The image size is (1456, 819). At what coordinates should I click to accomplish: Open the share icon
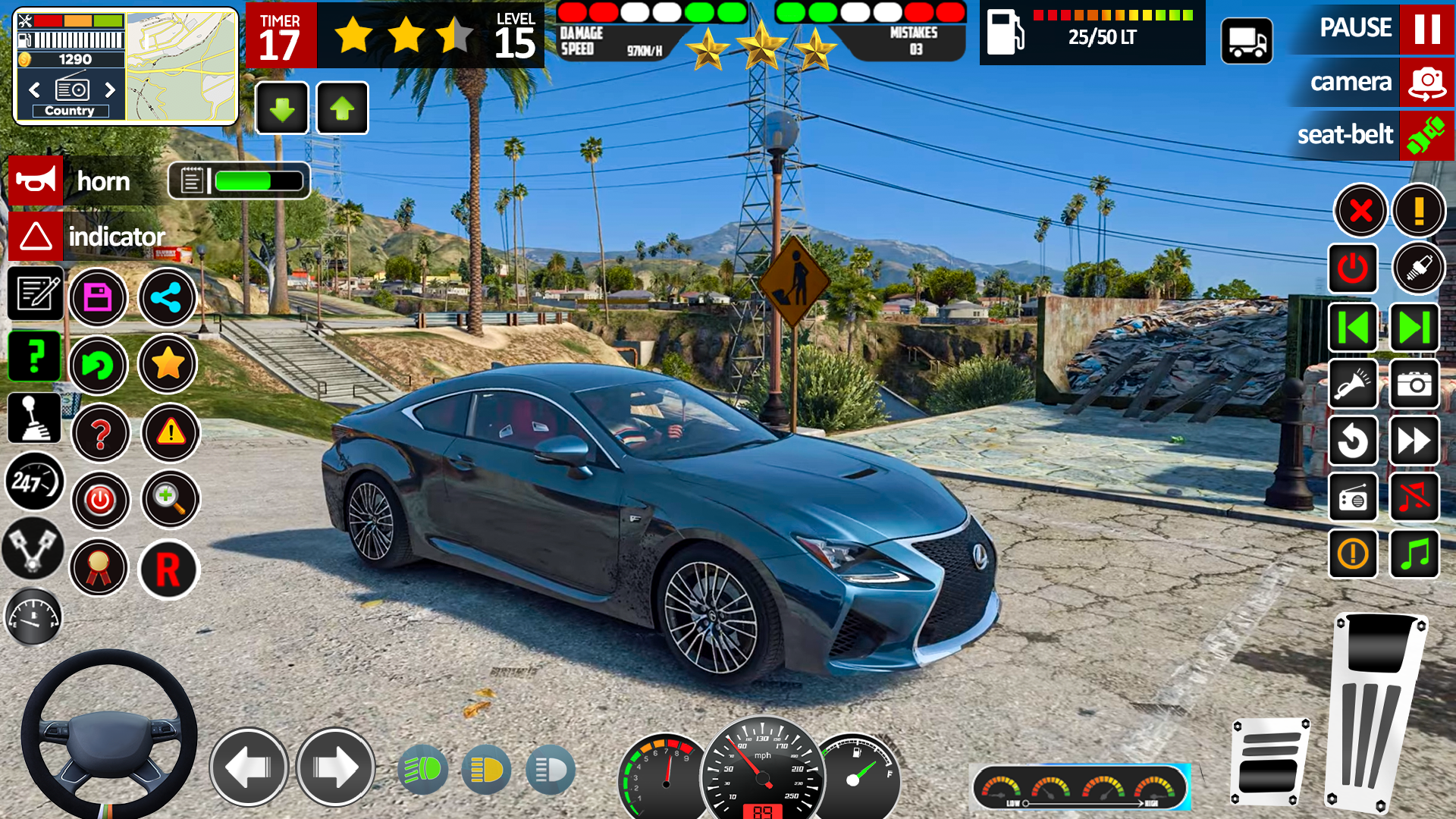coord(167,297)
